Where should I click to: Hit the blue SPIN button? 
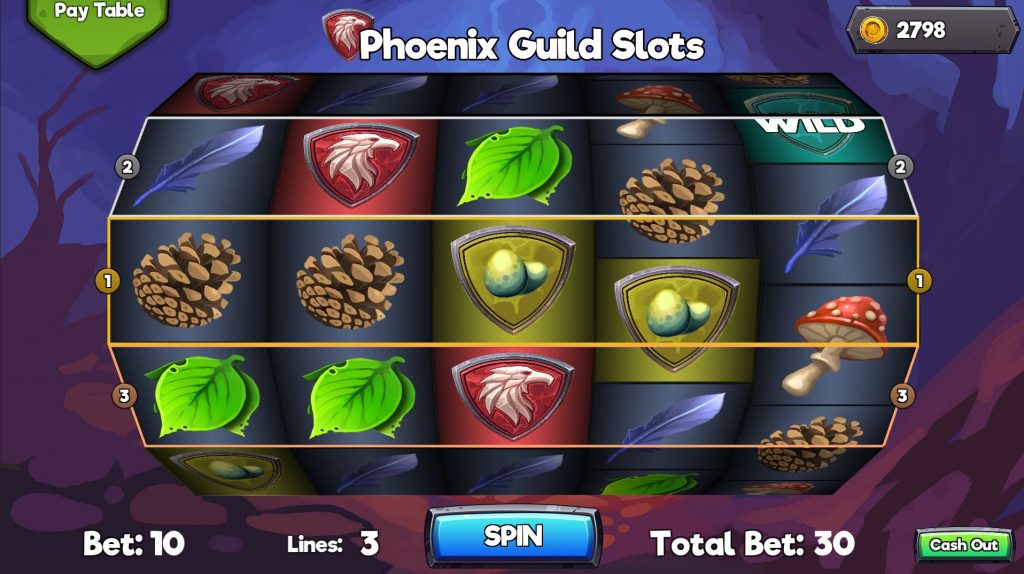tap(512, 536)
